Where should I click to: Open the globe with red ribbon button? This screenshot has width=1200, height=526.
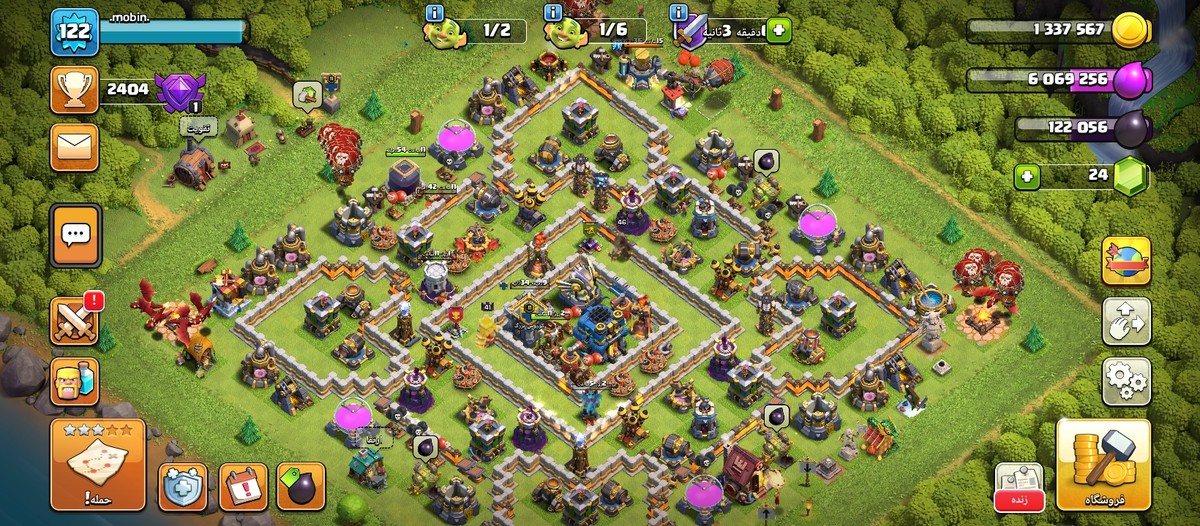pos(1126,262)
